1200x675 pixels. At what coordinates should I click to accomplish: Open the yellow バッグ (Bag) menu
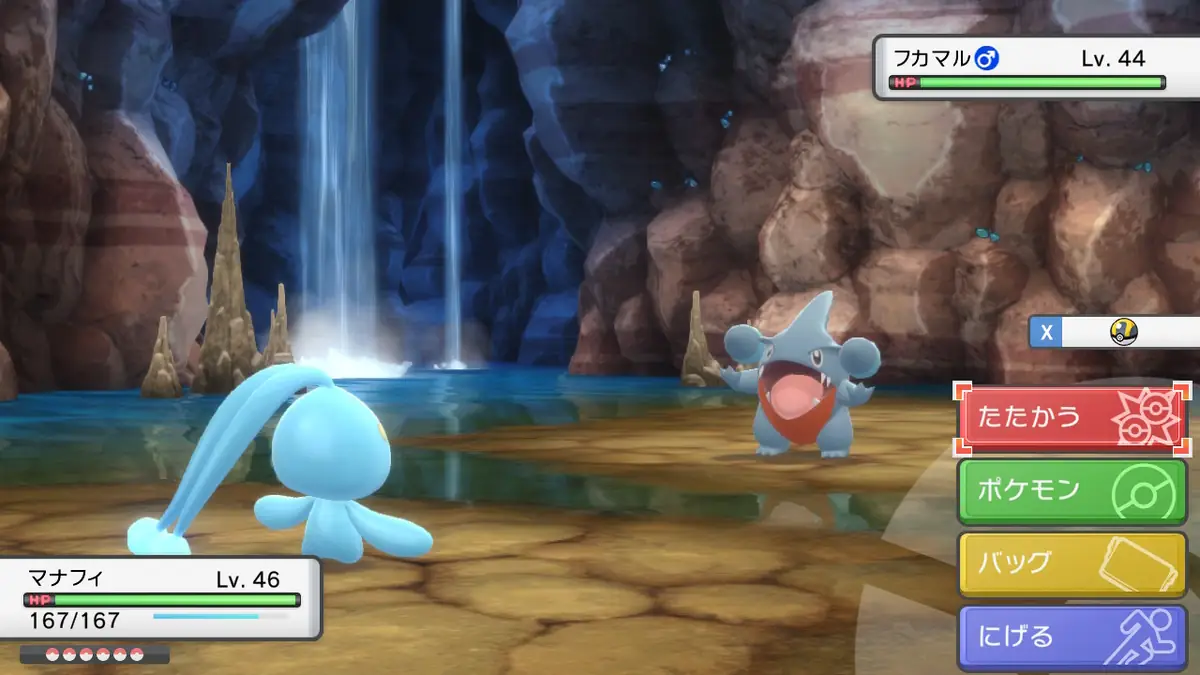(x=1072, y=564)
